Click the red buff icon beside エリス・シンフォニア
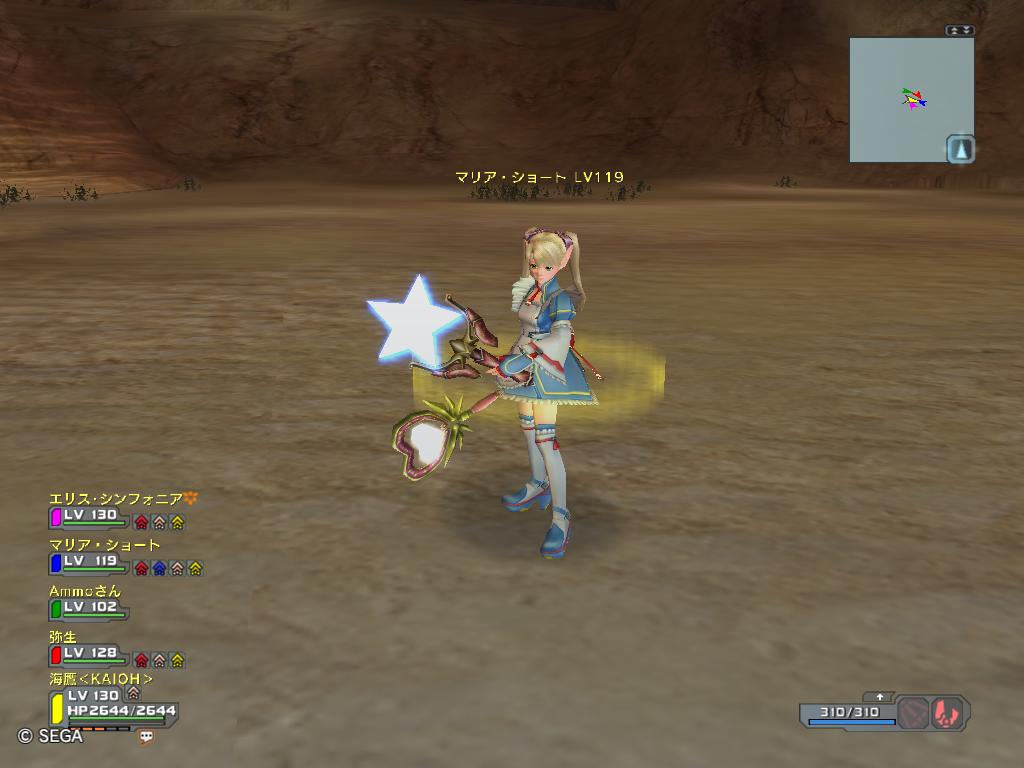The height and width of the screenshot is (768, 1024). [x=141, y=522]
